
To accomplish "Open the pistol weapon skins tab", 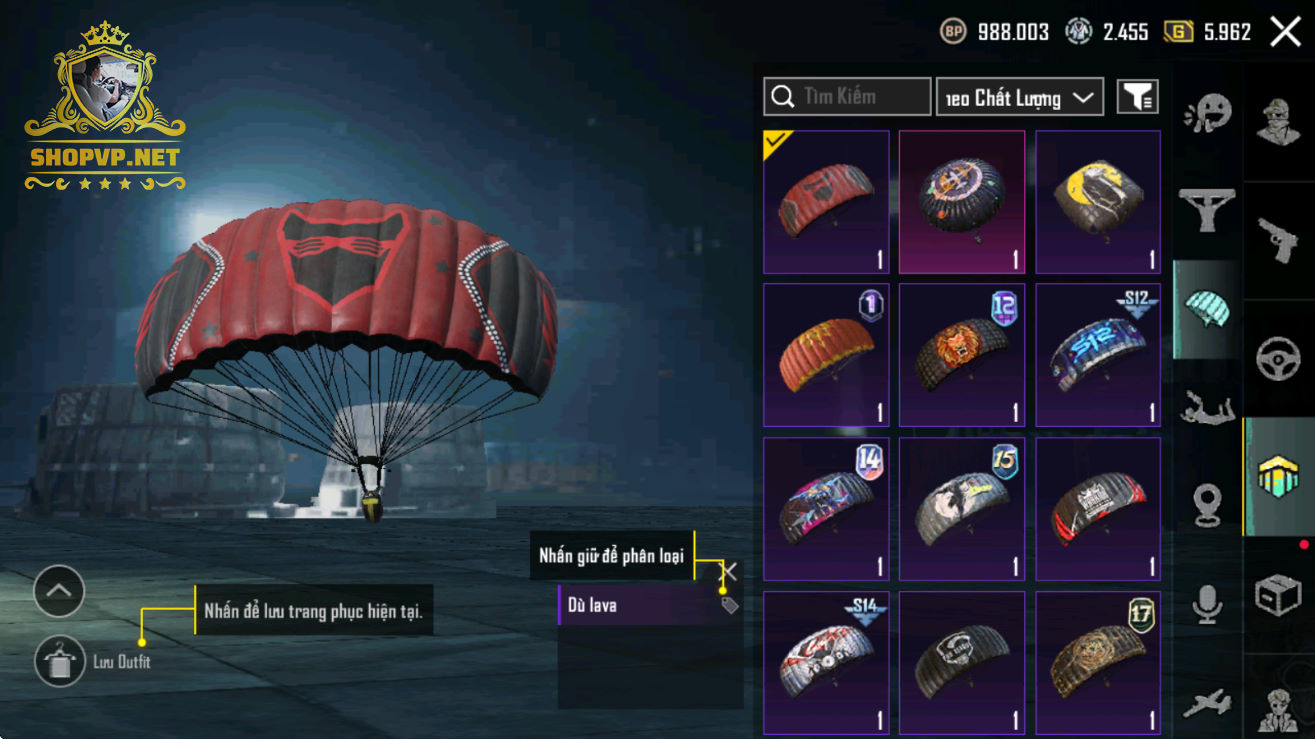I will coord(1278,235).
